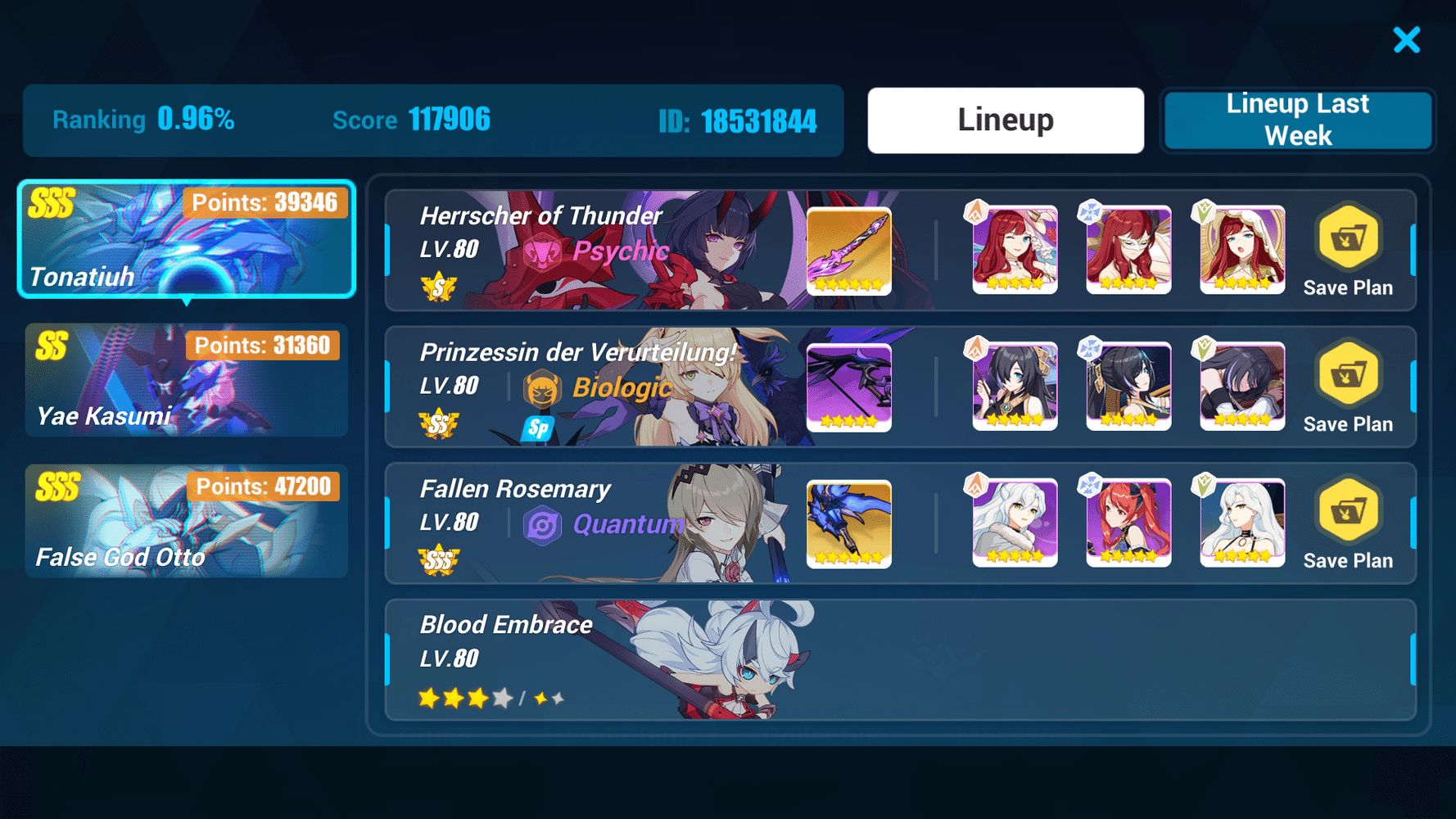Click the five-star weapon thumbnail beside Fallen Rosemary
The height and width of the screenshot is (819, 1456).
point(848,524)
